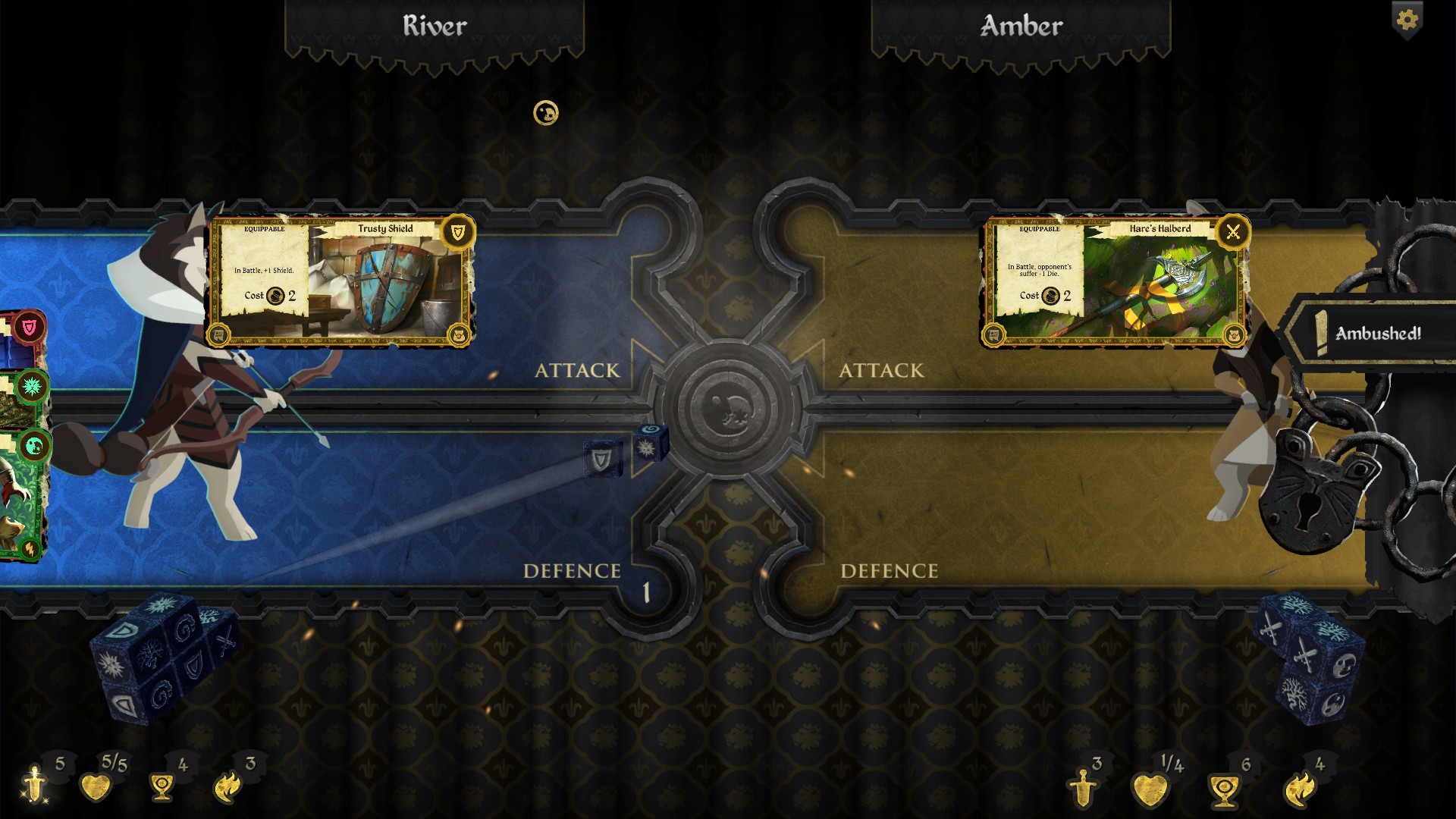Image resolution: width=1456 pixels, height=819 pixels.
Task: Open the settings gear menu
Action: point(1407,20)
